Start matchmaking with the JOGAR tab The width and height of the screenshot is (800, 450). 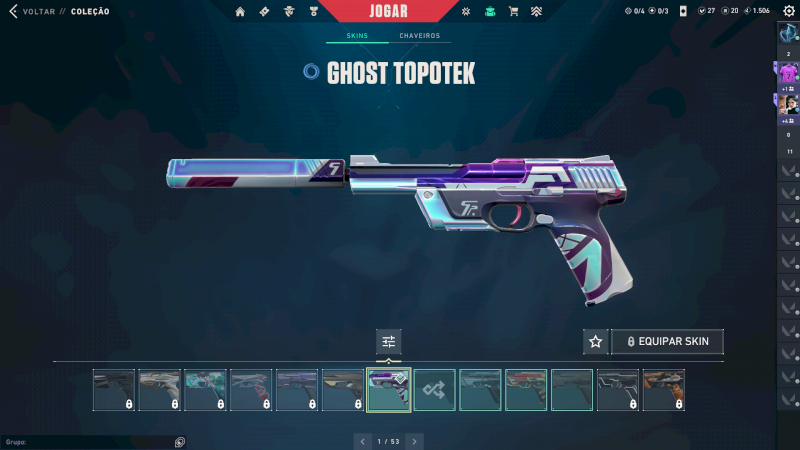[x=389, y=11]
